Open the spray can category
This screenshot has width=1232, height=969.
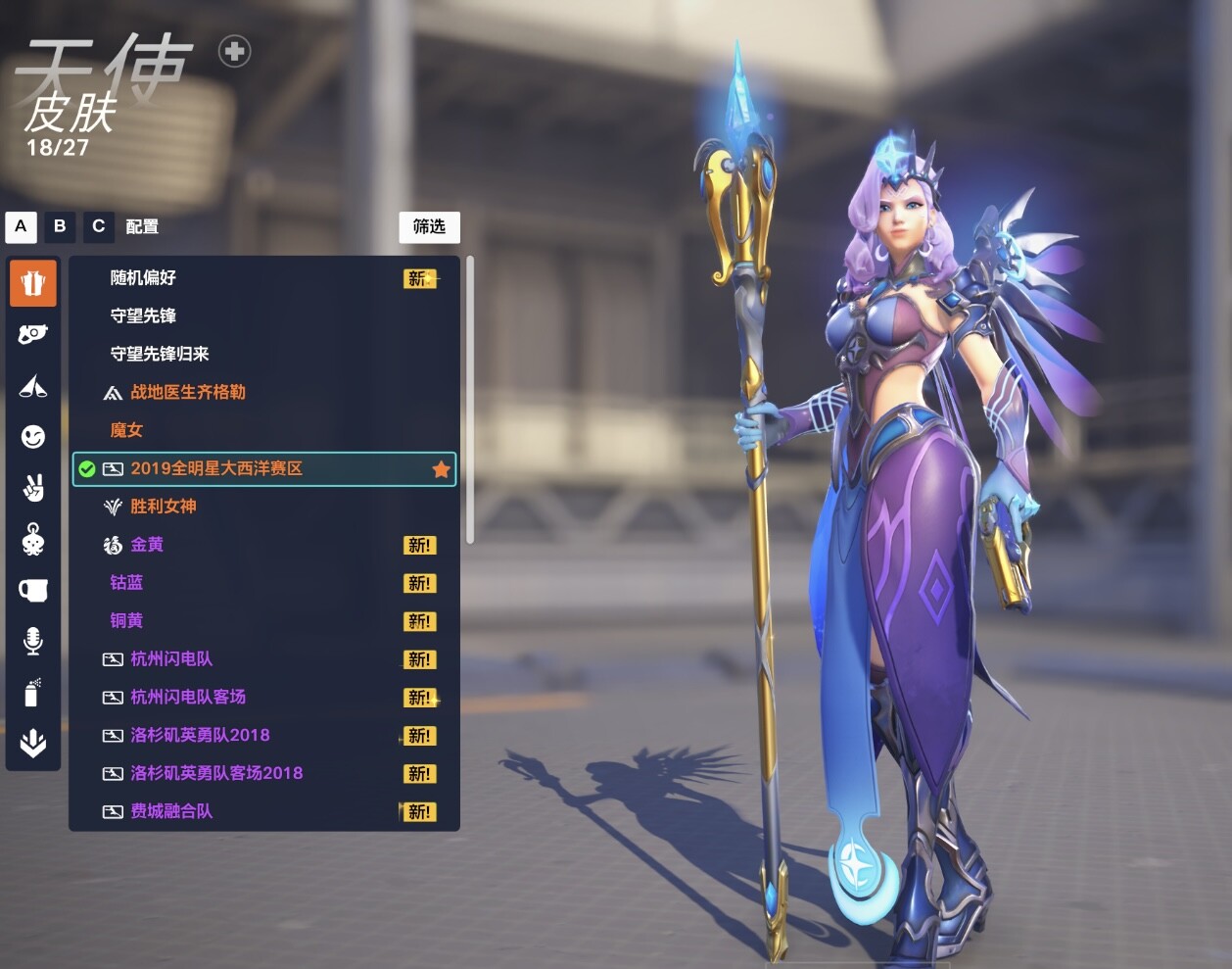point(33,693)
